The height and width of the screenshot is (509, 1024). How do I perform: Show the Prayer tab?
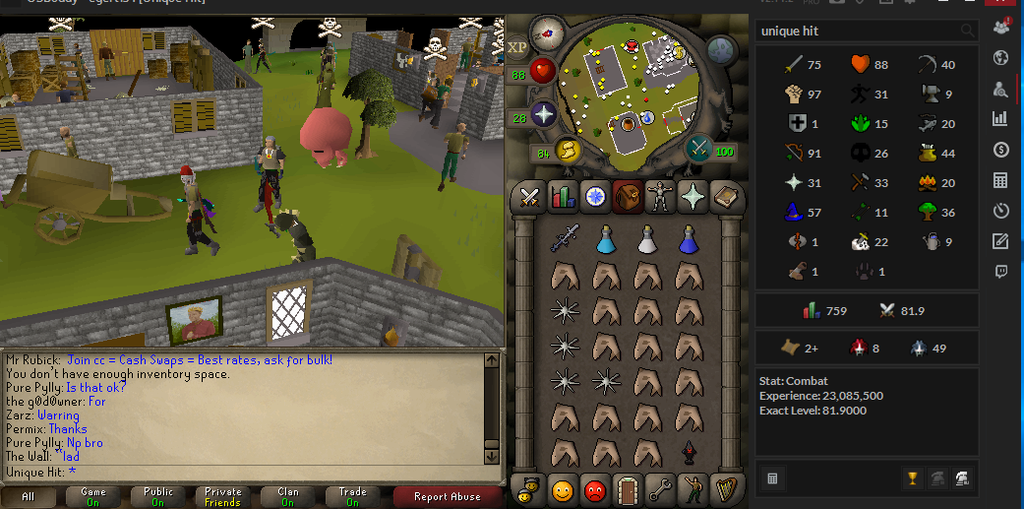pos(692,197)
